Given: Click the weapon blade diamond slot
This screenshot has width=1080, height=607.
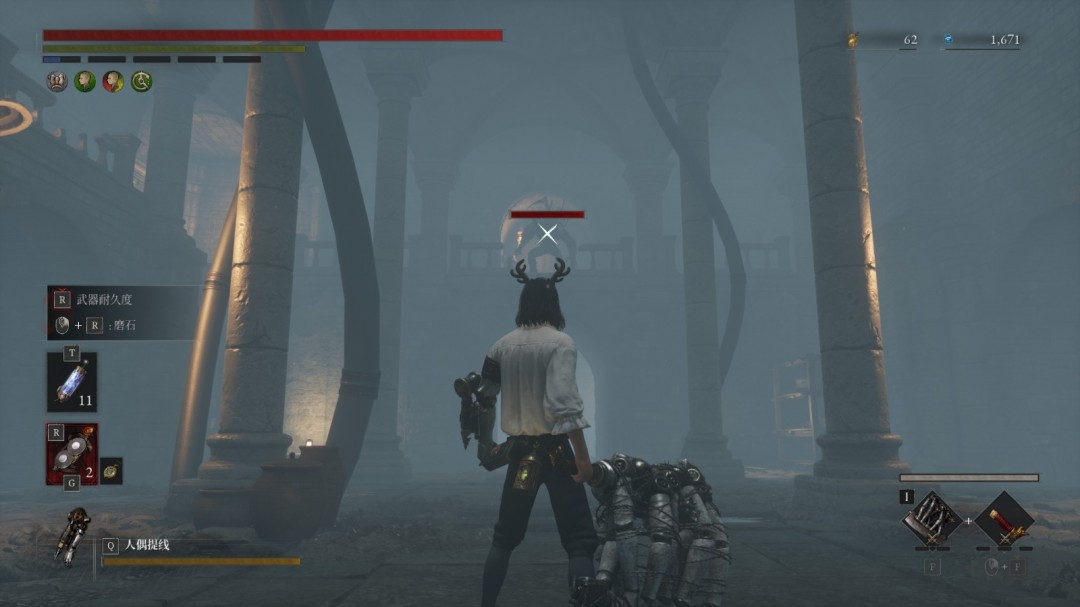Looking at the screenshot, I should (x=932, y=519).
